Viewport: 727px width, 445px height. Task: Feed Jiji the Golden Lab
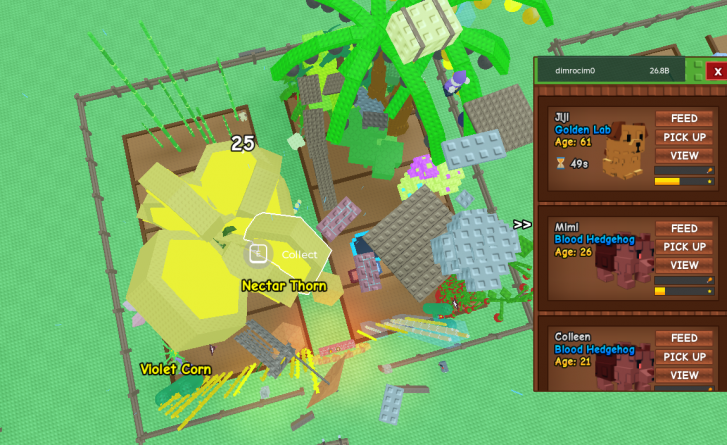click(684, 119)
